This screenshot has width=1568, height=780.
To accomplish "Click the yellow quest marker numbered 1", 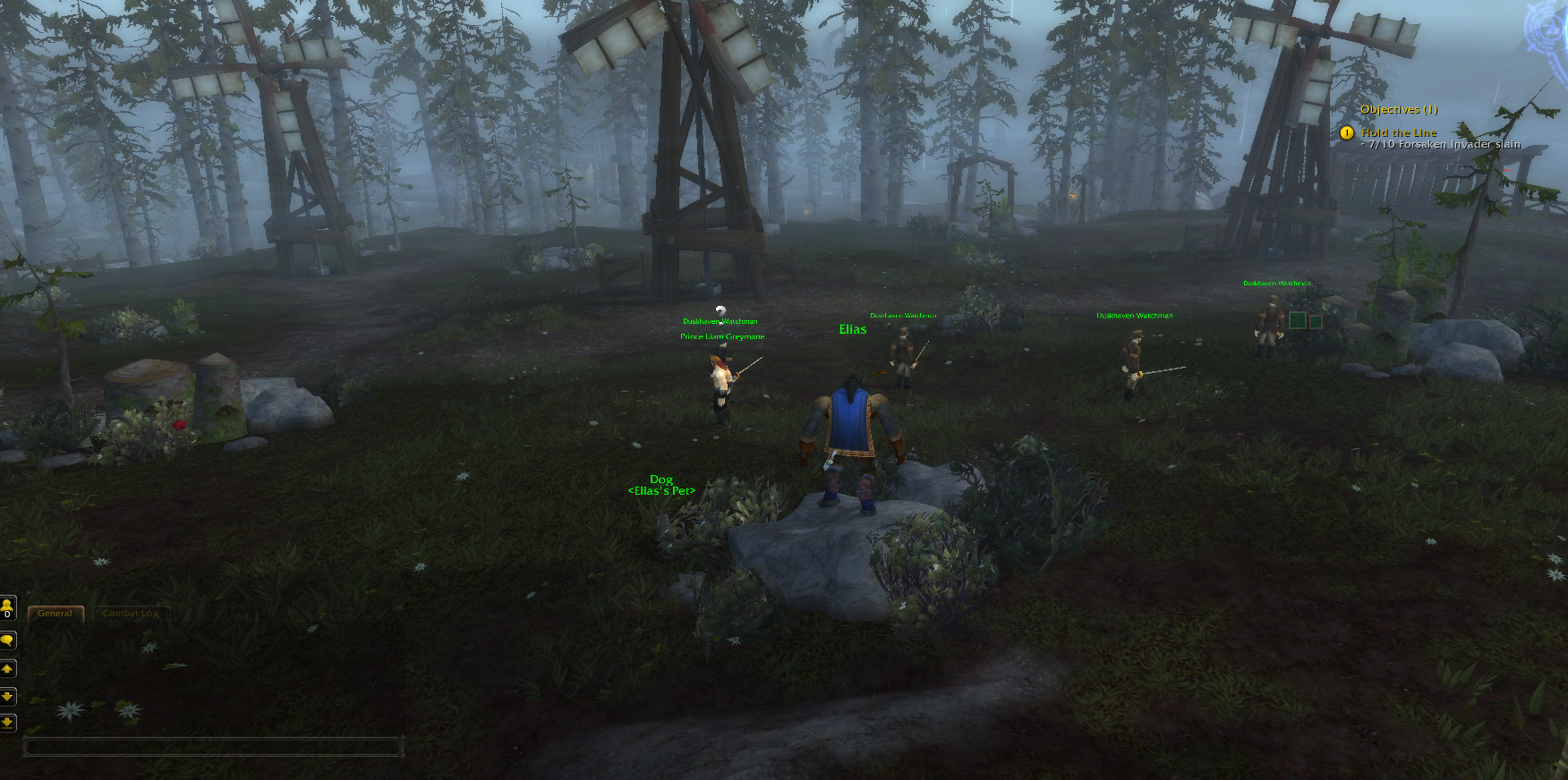I will point(1347,133).
